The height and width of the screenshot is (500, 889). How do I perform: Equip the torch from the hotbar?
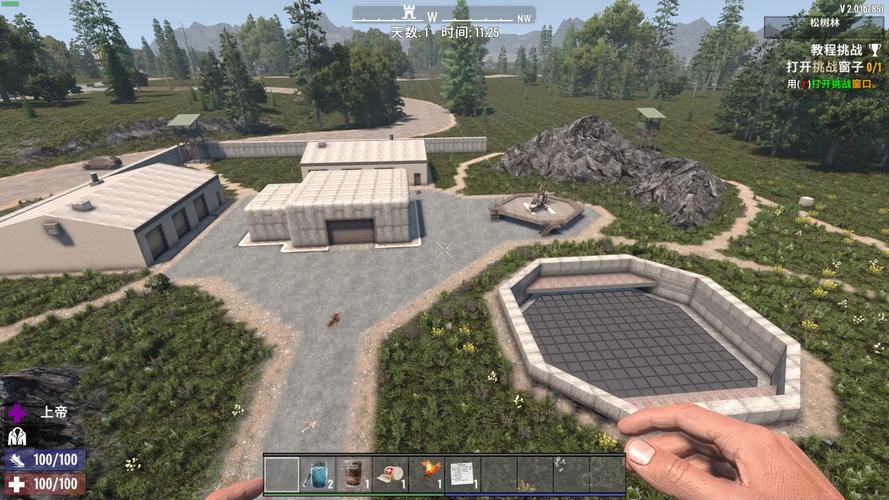[426, 473]
